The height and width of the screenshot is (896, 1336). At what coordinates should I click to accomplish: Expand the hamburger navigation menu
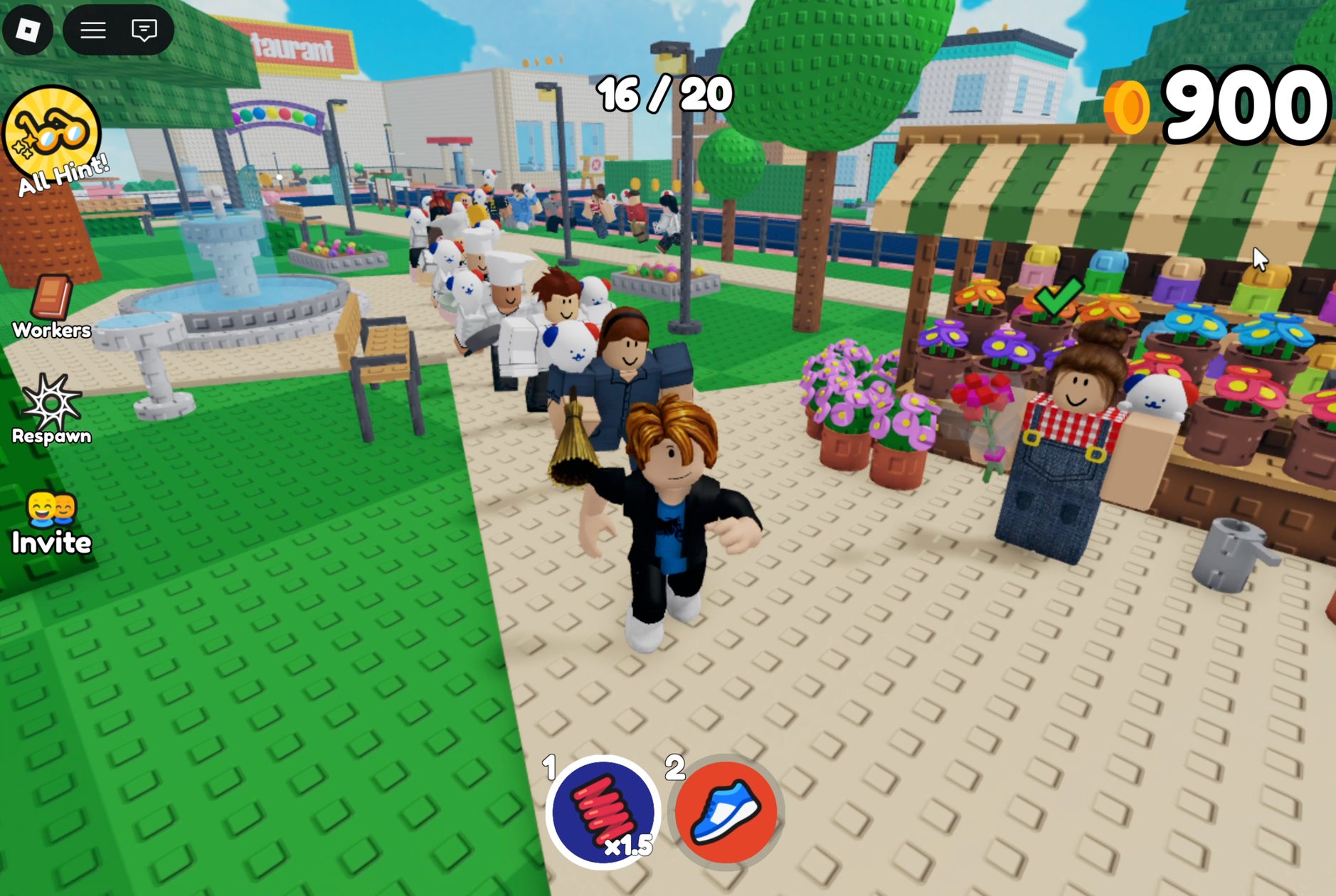(x=93, y=28)
